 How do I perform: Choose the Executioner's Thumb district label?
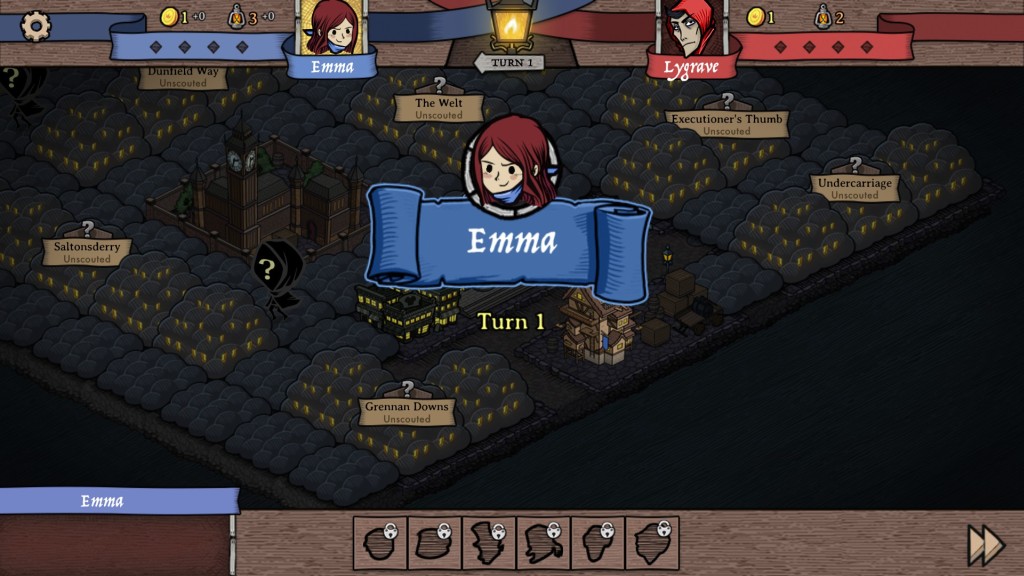point(727,124)
